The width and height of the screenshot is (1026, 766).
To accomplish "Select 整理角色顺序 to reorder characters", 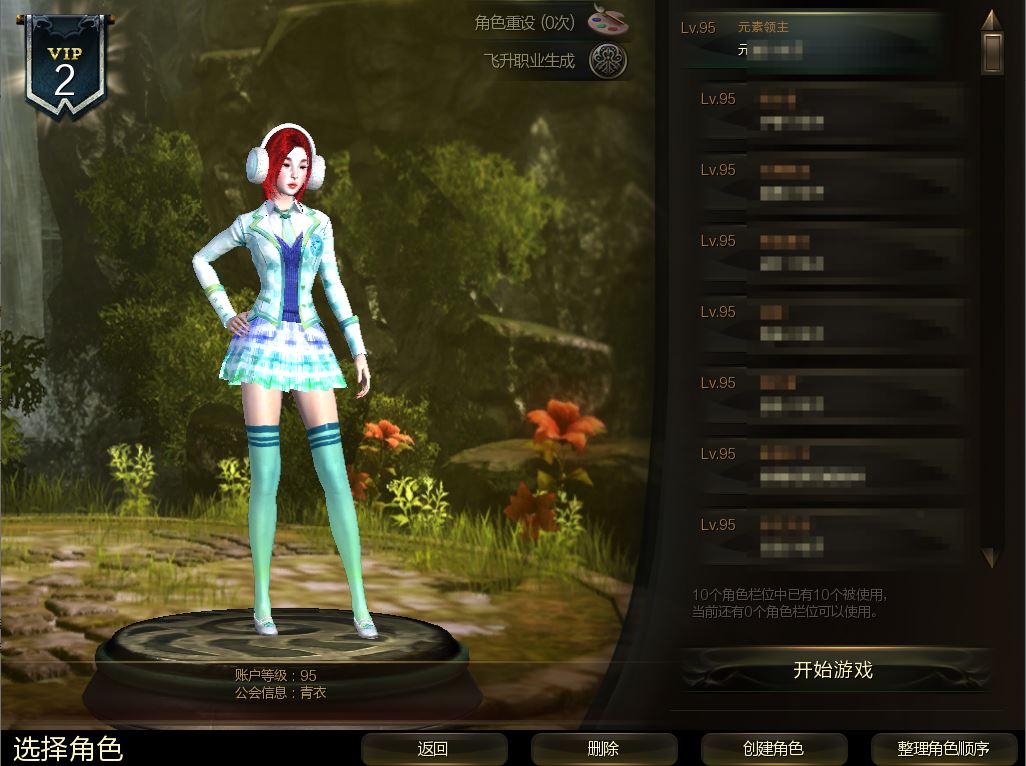I will (943, 748).
